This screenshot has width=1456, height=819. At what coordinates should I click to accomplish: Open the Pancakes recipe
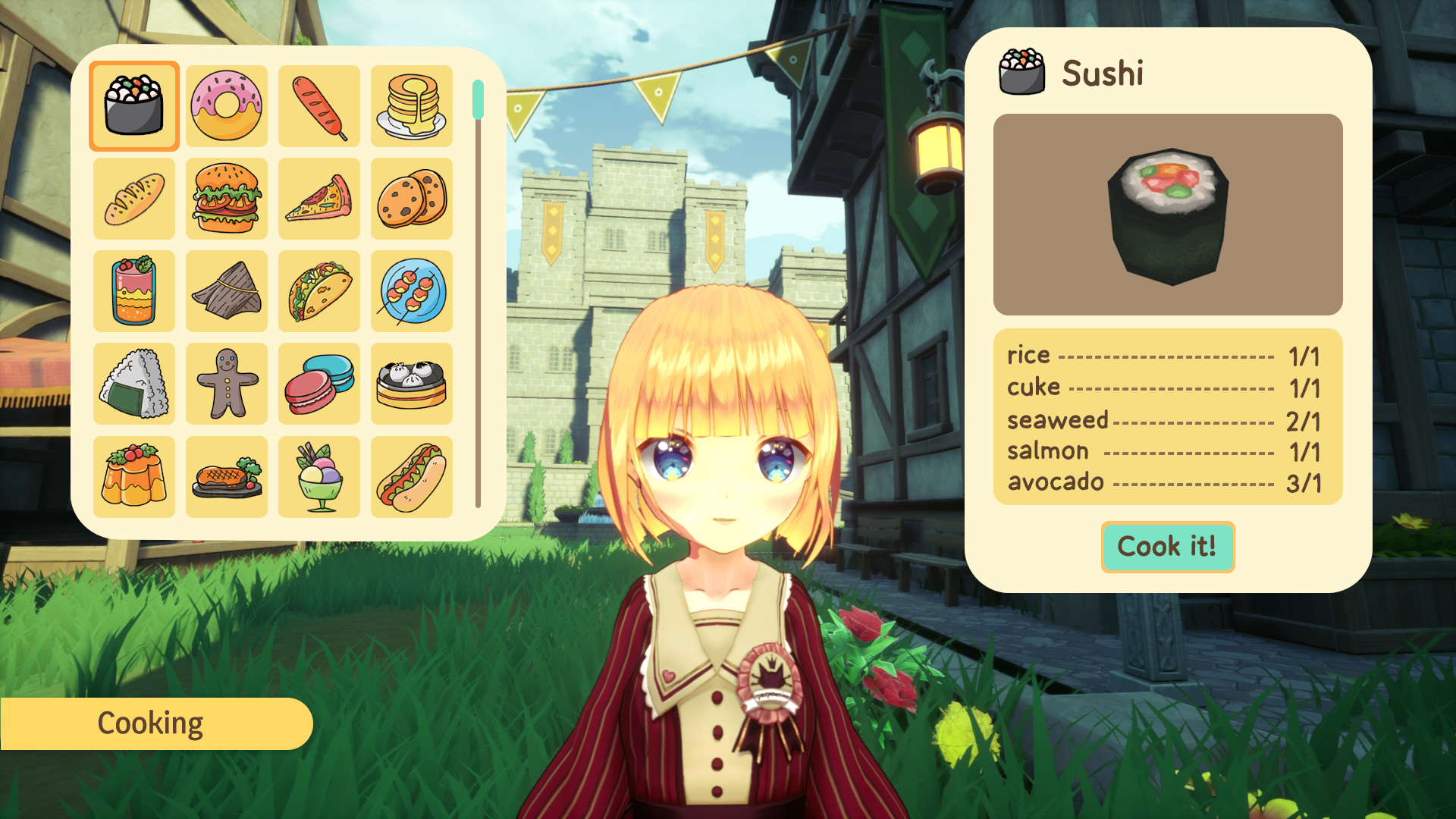click(x=411, y=105)
